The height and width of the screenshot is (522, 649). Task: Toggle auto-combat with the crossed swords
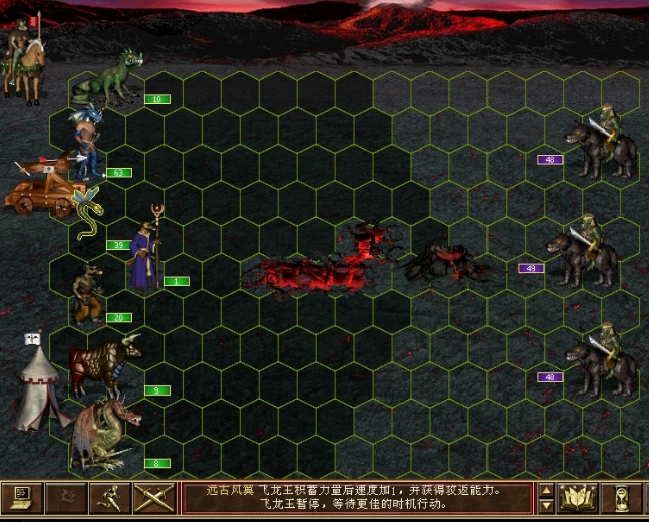tap(154, 497)
